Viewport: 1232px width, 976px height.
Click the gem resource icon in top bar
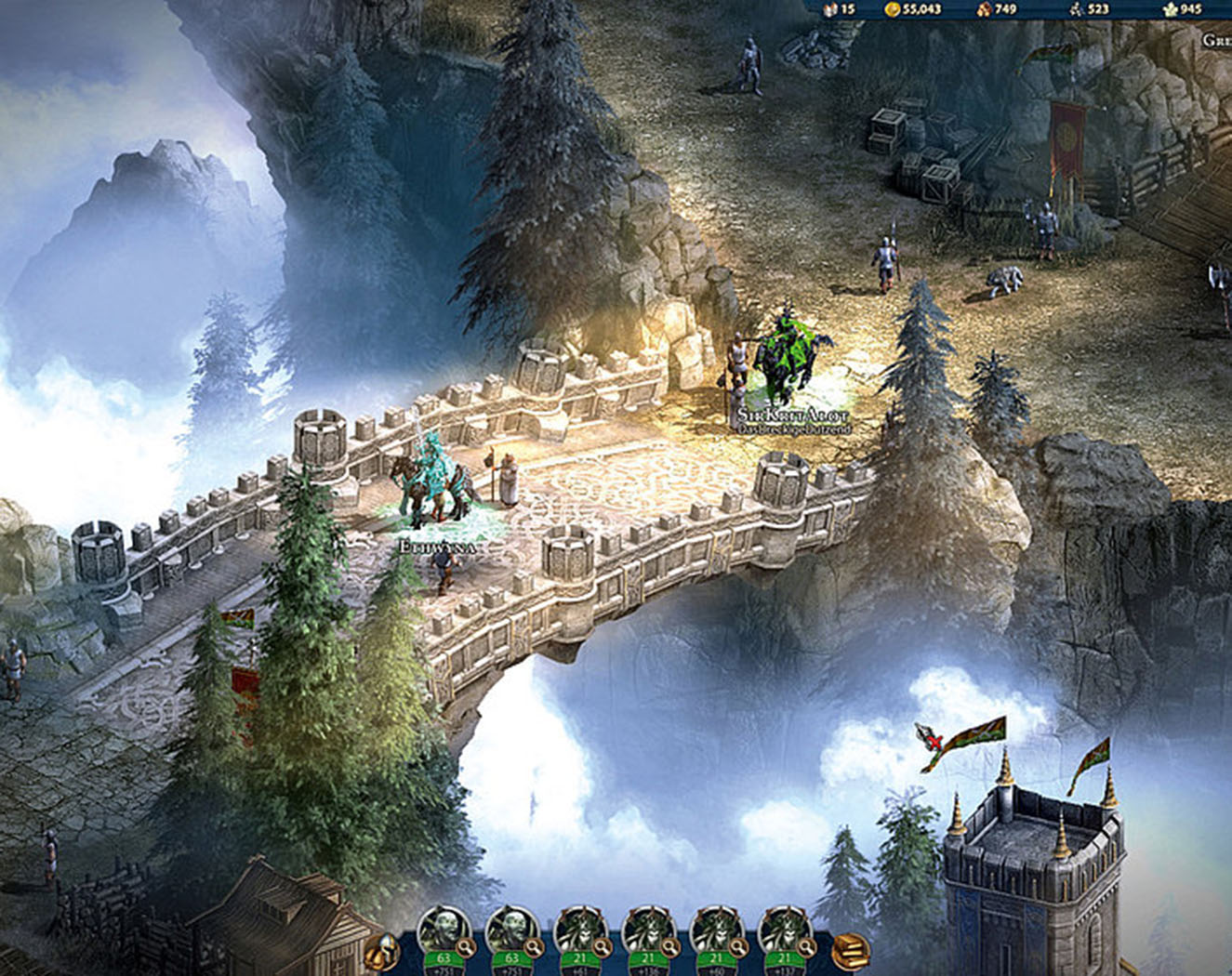point(830,9)
